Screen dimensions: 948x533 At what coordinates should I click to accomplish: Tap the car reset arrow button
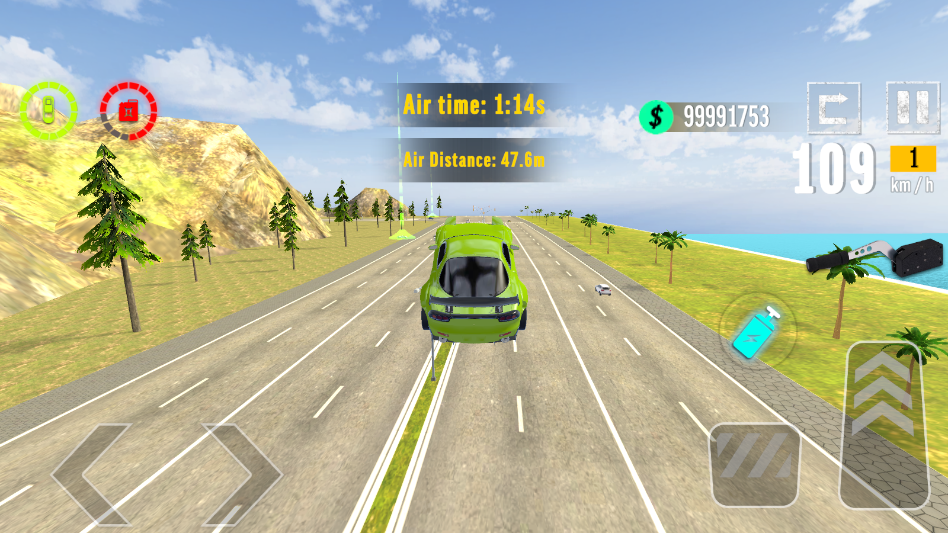click(834, 107)
